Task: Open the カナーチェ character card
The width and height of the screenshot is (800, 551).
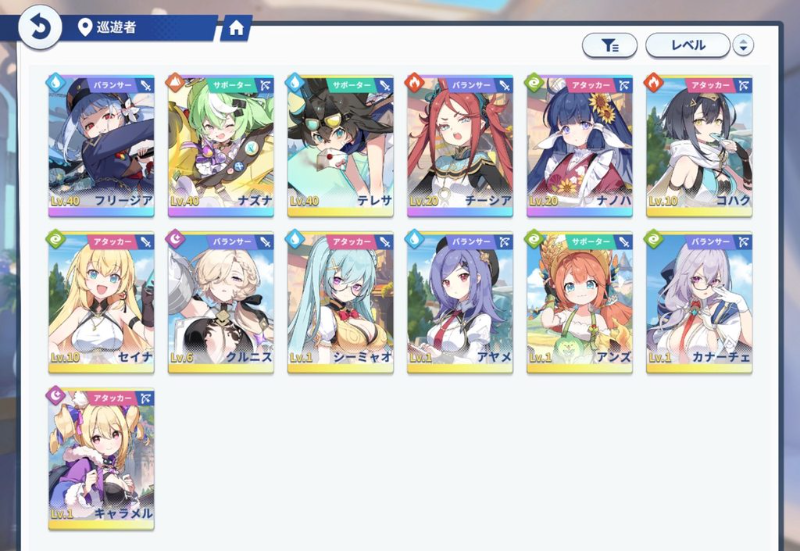Action: click(699, 301)
